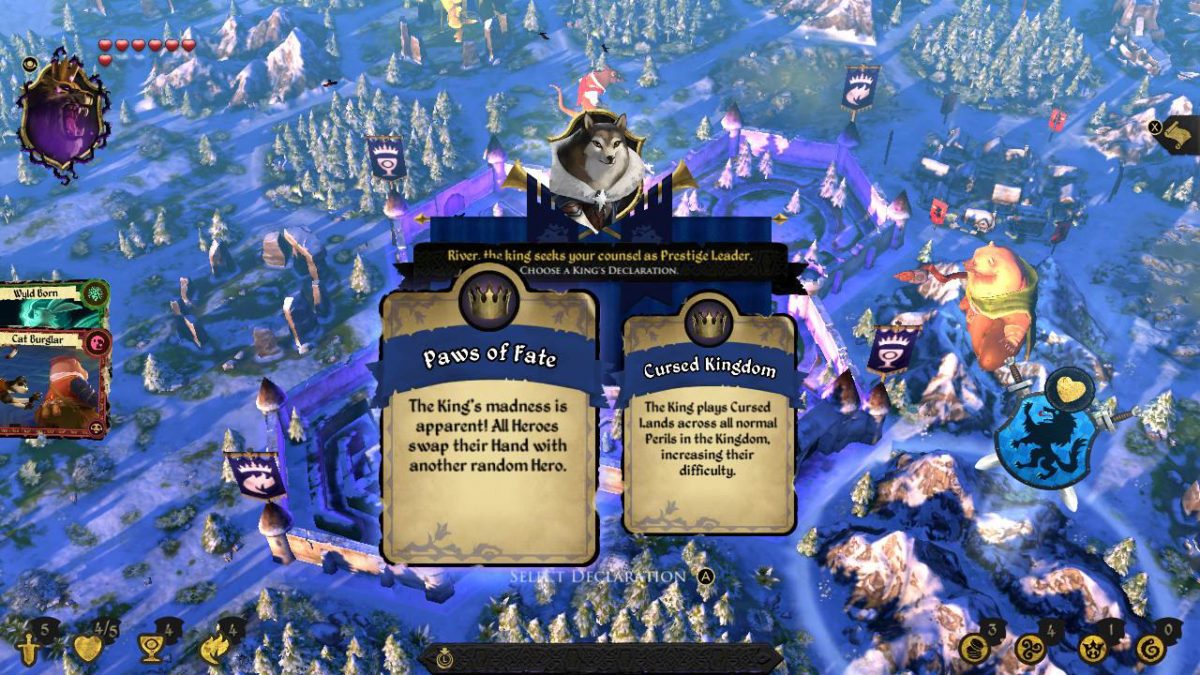Select the Cat Burglar card in hand
Screen dimensions: 1200x675
tap(52, 385)
